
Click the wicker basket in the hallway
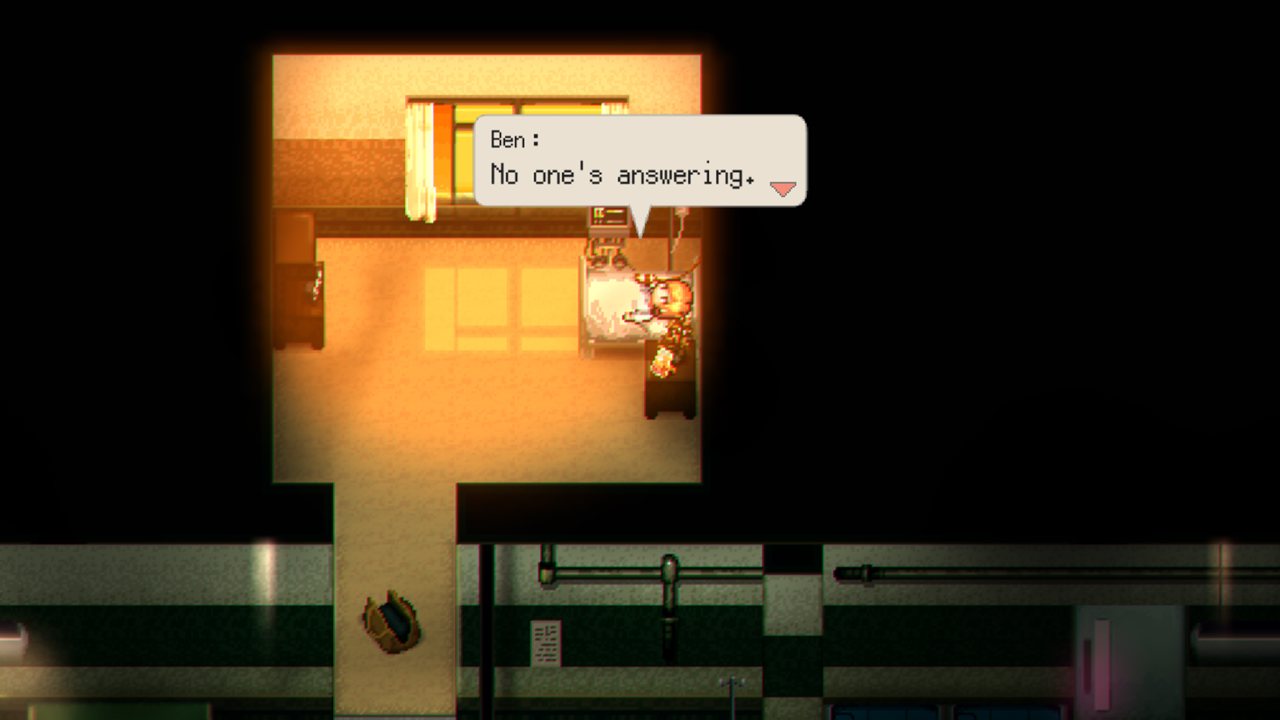[392, 618]
